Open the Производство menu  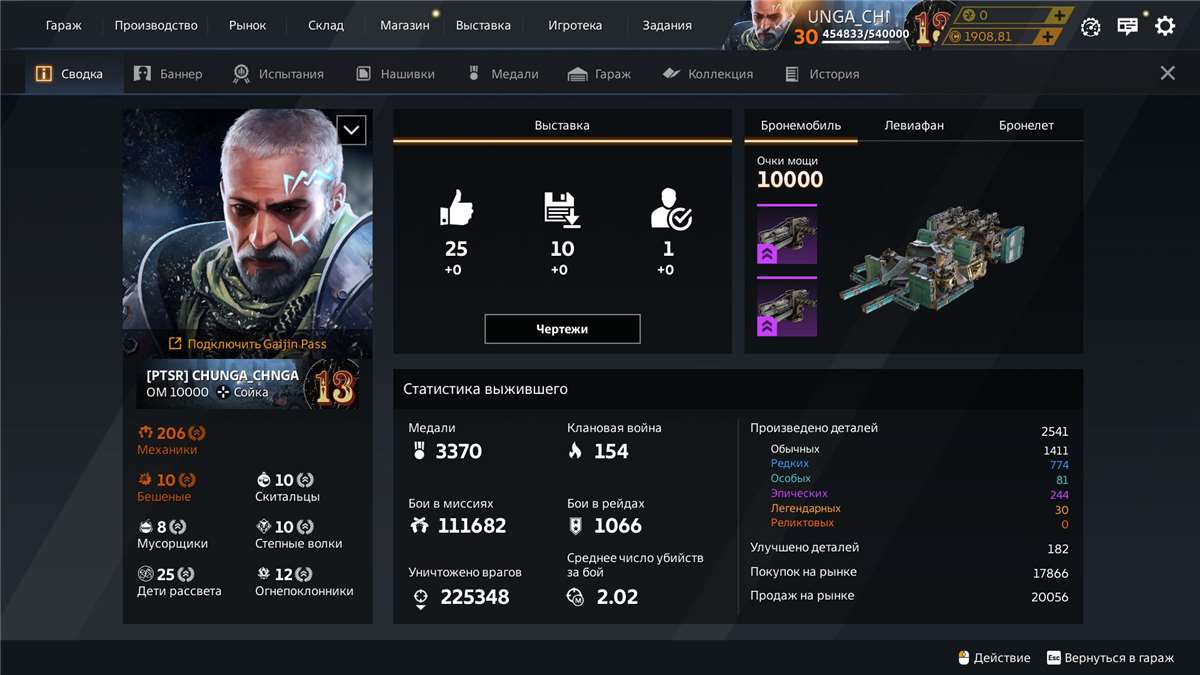coord(156,25)
